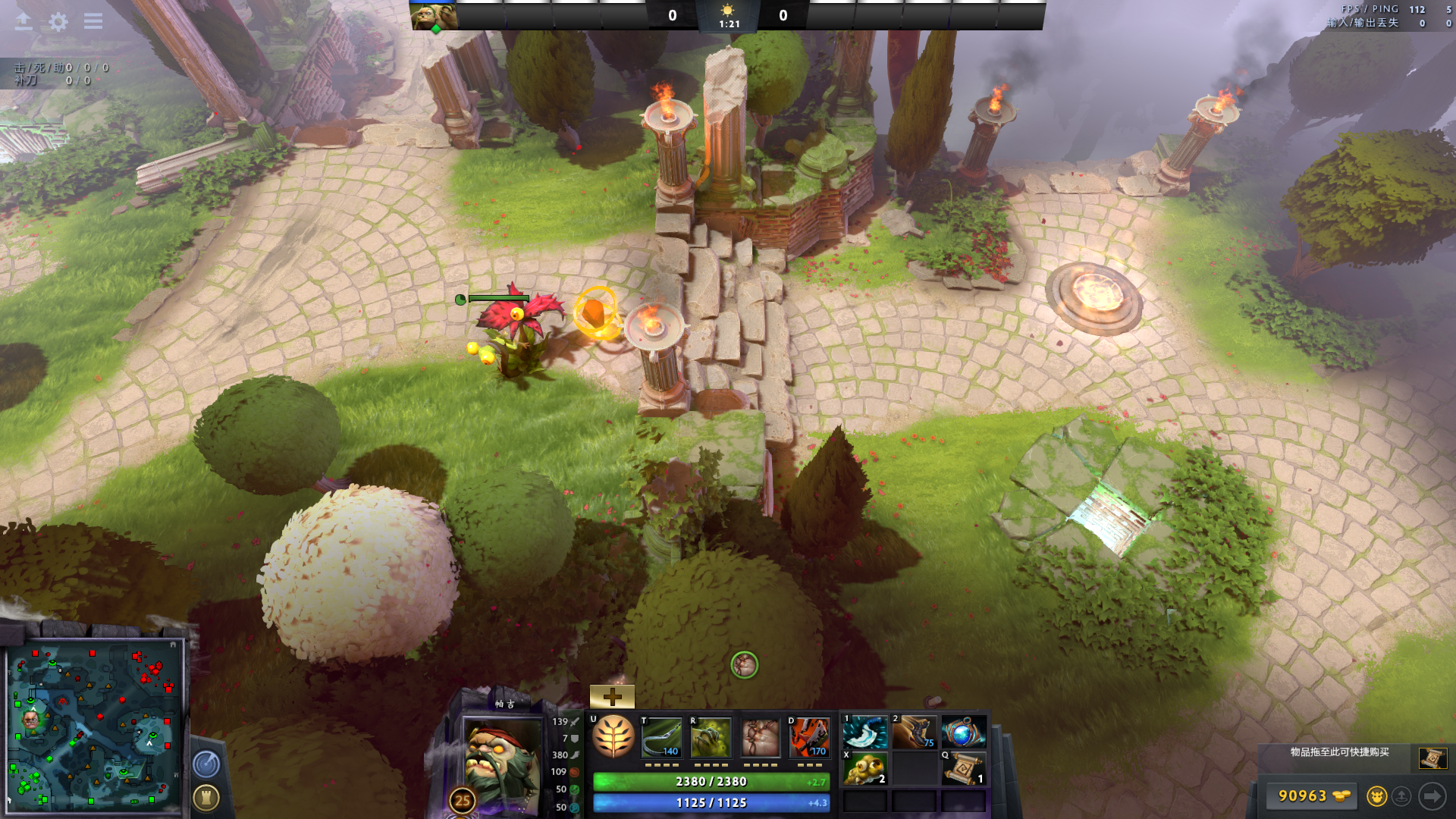
Task: Activate the Dismember ultimate ability
Action: [809, 737]
